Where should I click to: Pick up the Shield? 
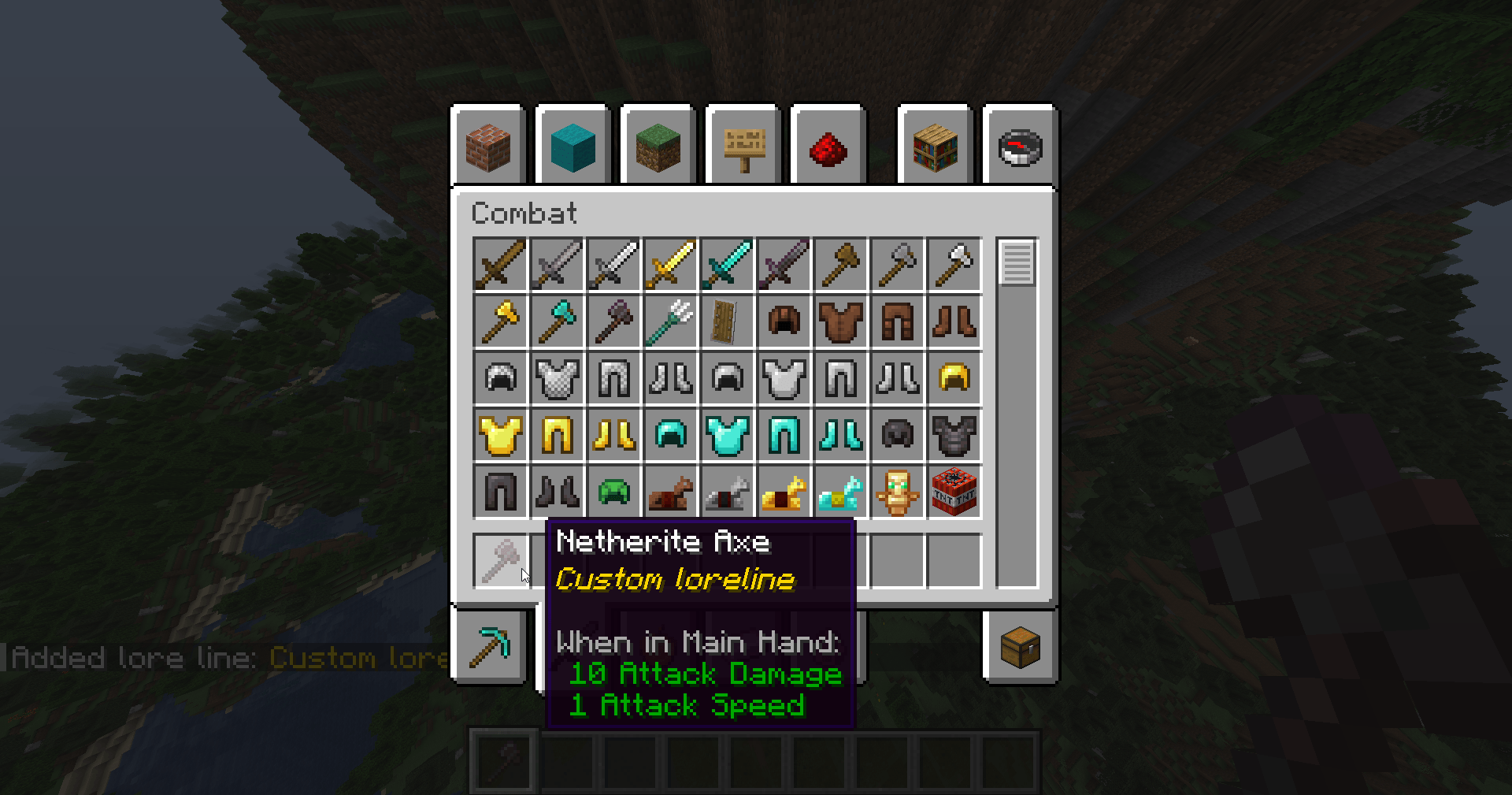coord(727,321)
